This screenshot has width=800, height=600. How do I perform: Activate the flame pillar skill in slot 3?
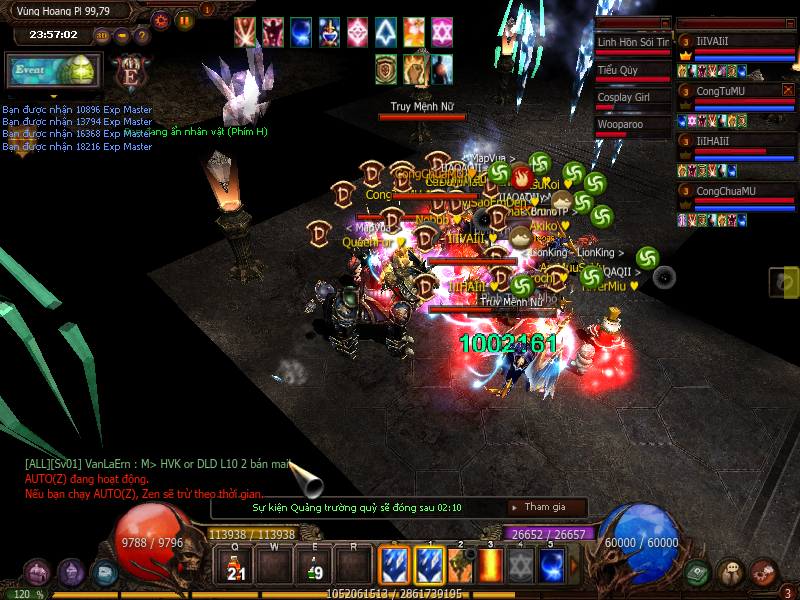click(492, 566)
